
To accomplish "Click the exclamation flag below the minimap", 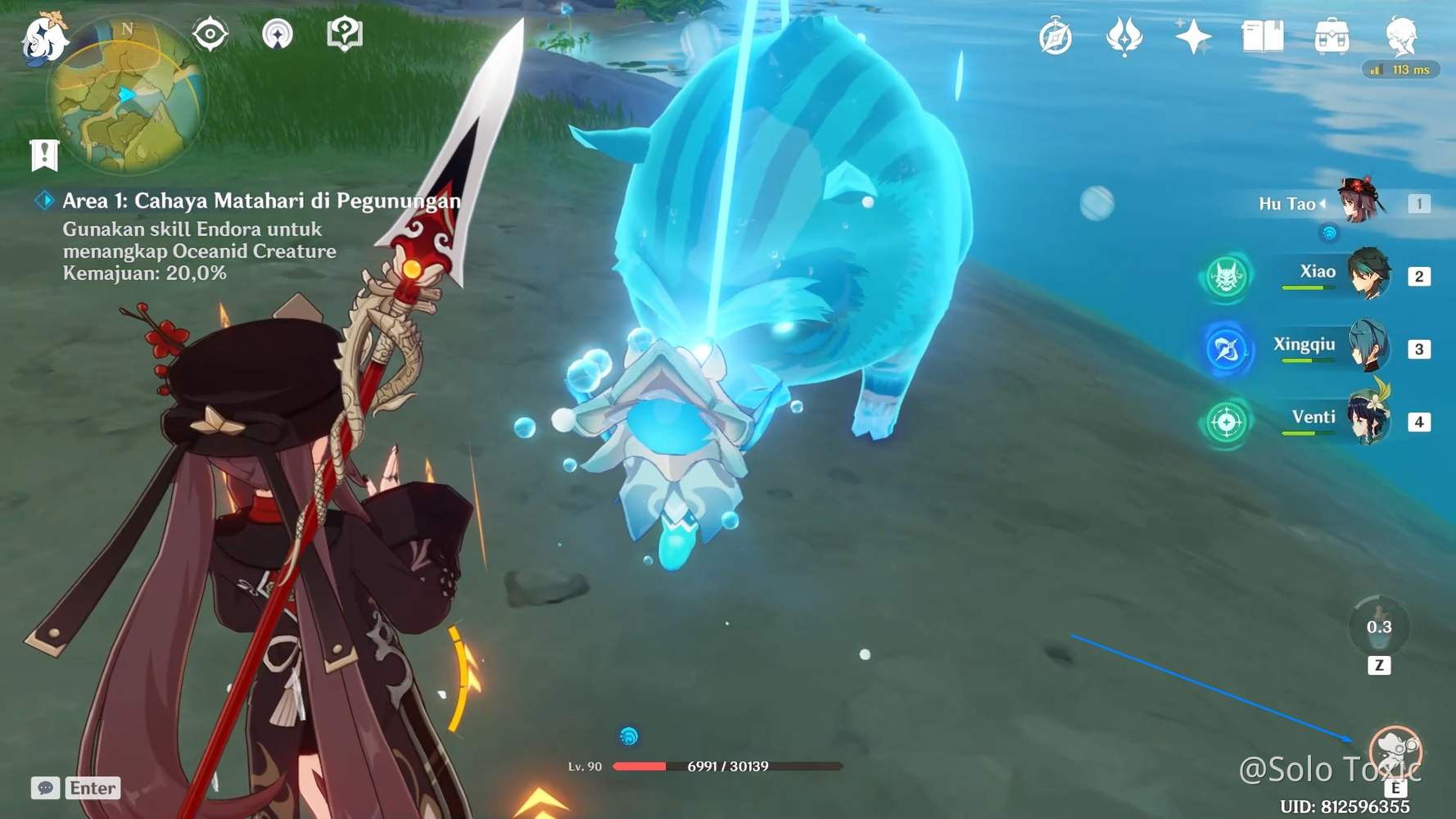I will click(x=43, y=152).
